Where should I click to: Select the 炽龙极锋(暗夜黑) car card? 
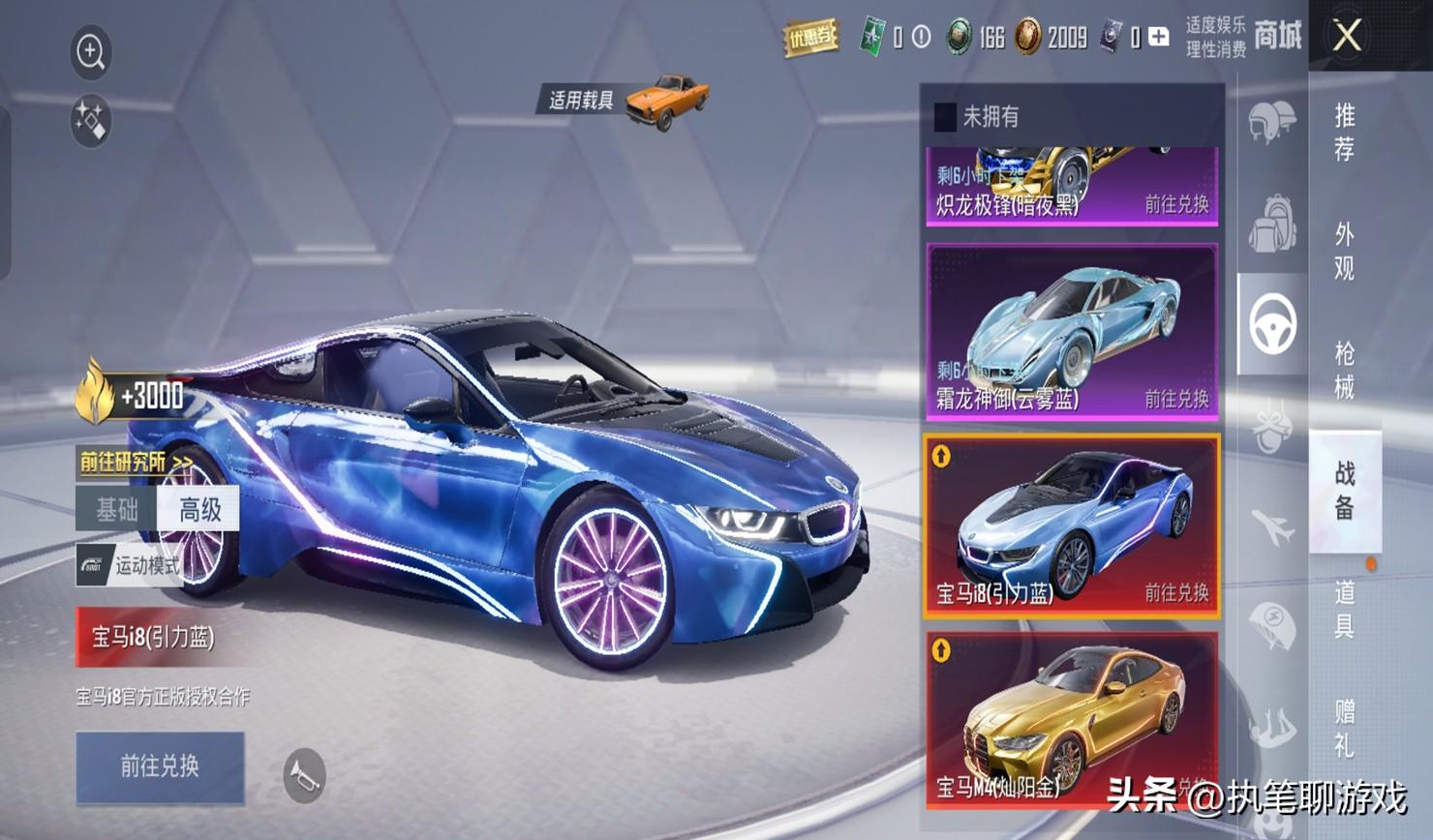coord(1072,186)
